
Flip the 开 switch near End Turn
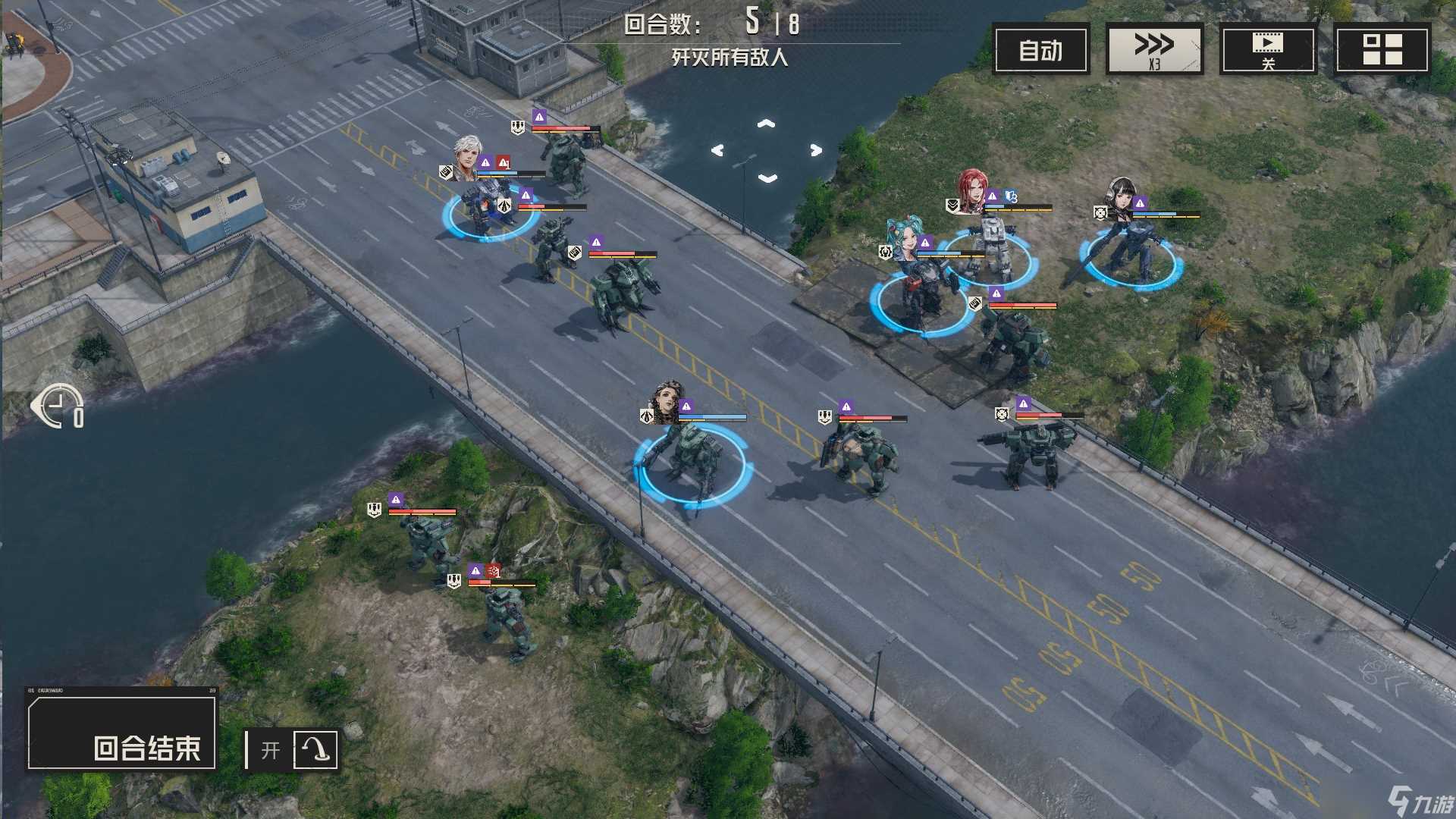click(270, 748)
